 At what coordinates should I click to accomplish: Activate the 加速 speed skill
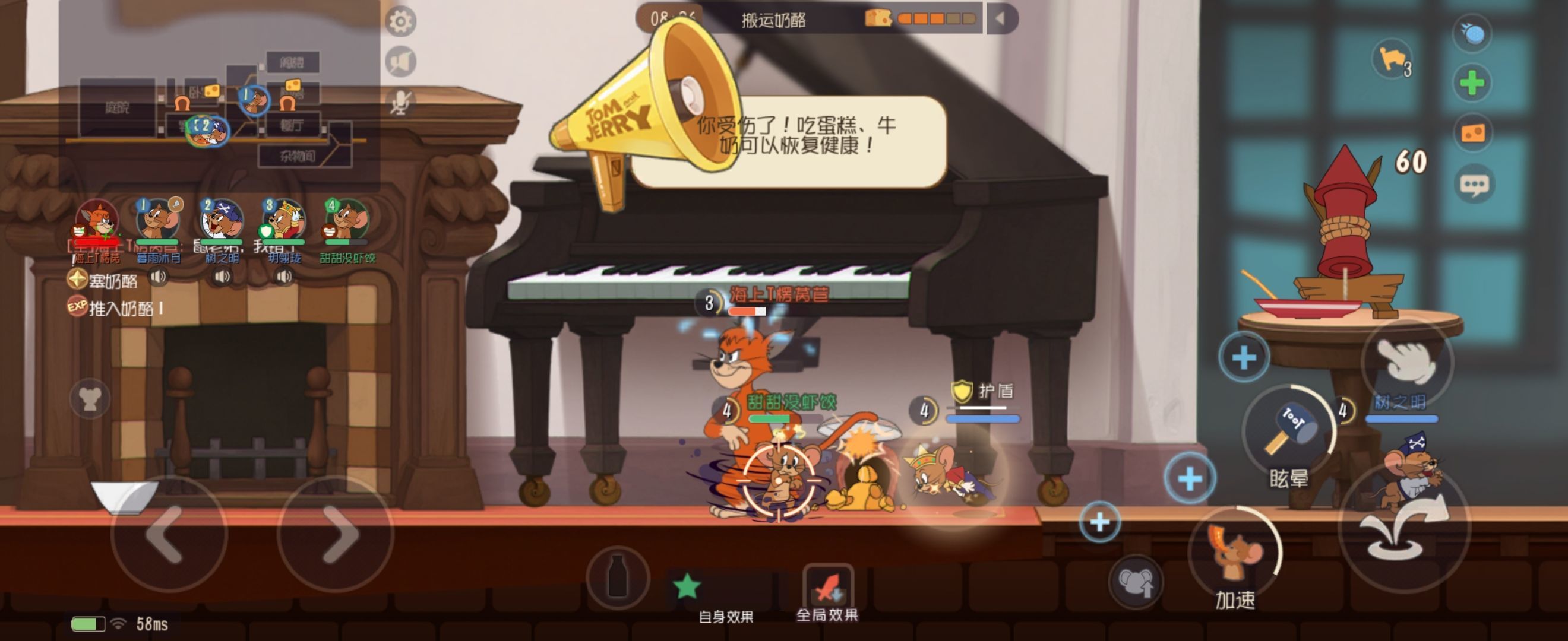1234,554
